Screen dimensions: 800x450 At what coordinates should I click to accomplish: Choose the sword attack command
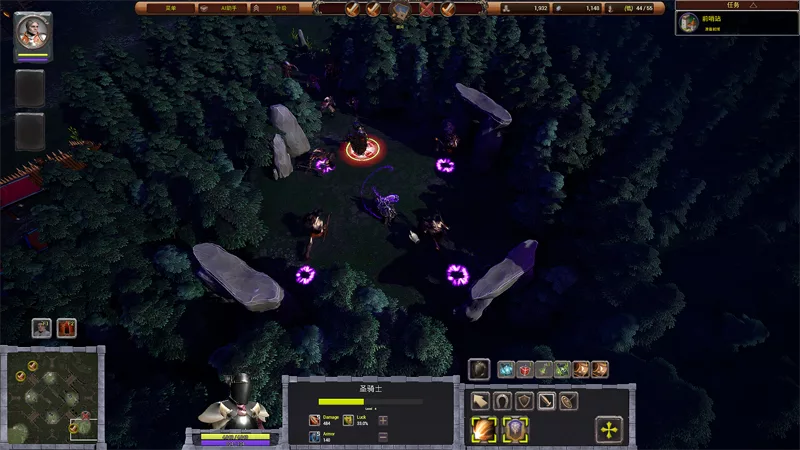(546, 401)
